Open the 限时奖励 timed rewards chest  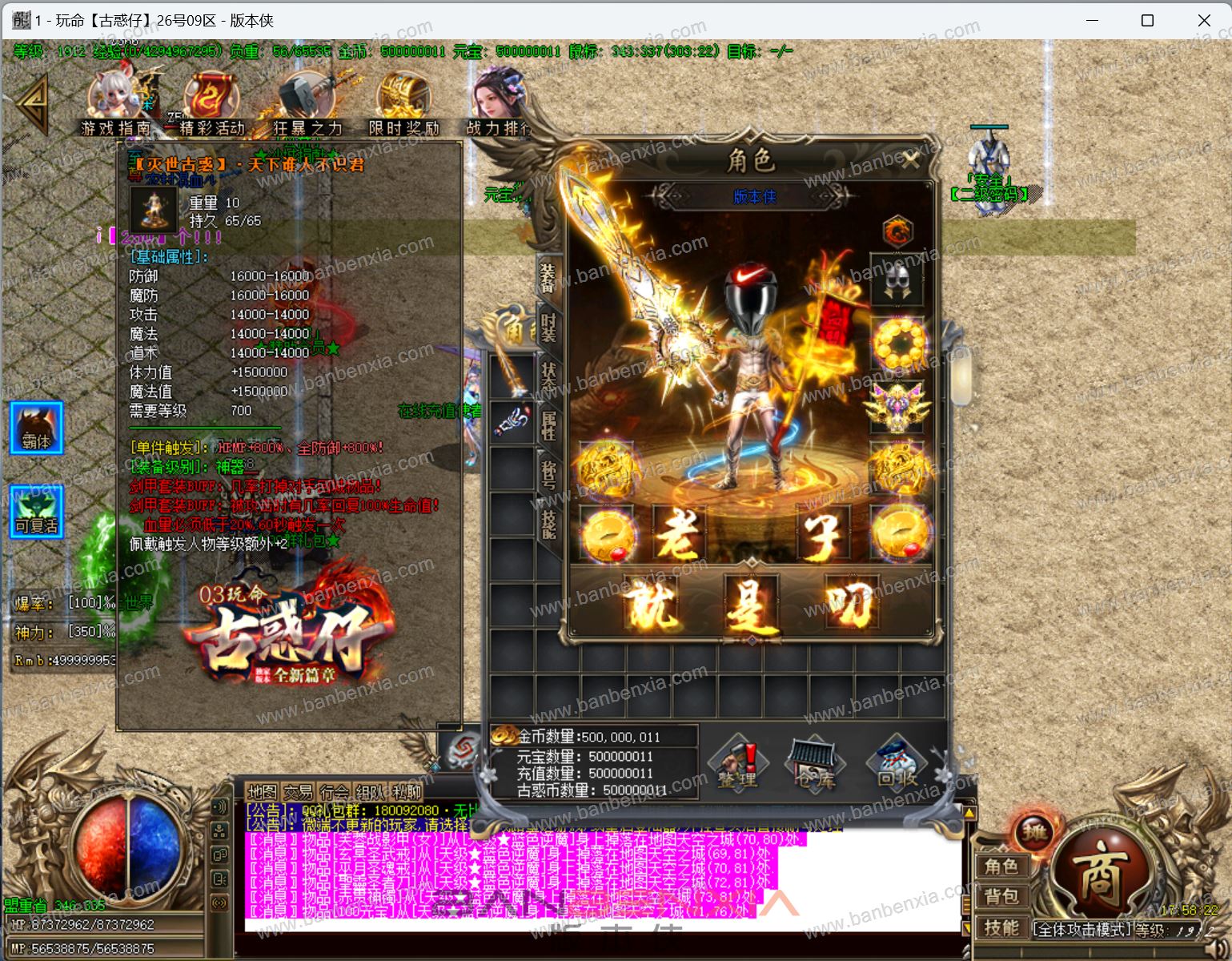tap(403, 106)
